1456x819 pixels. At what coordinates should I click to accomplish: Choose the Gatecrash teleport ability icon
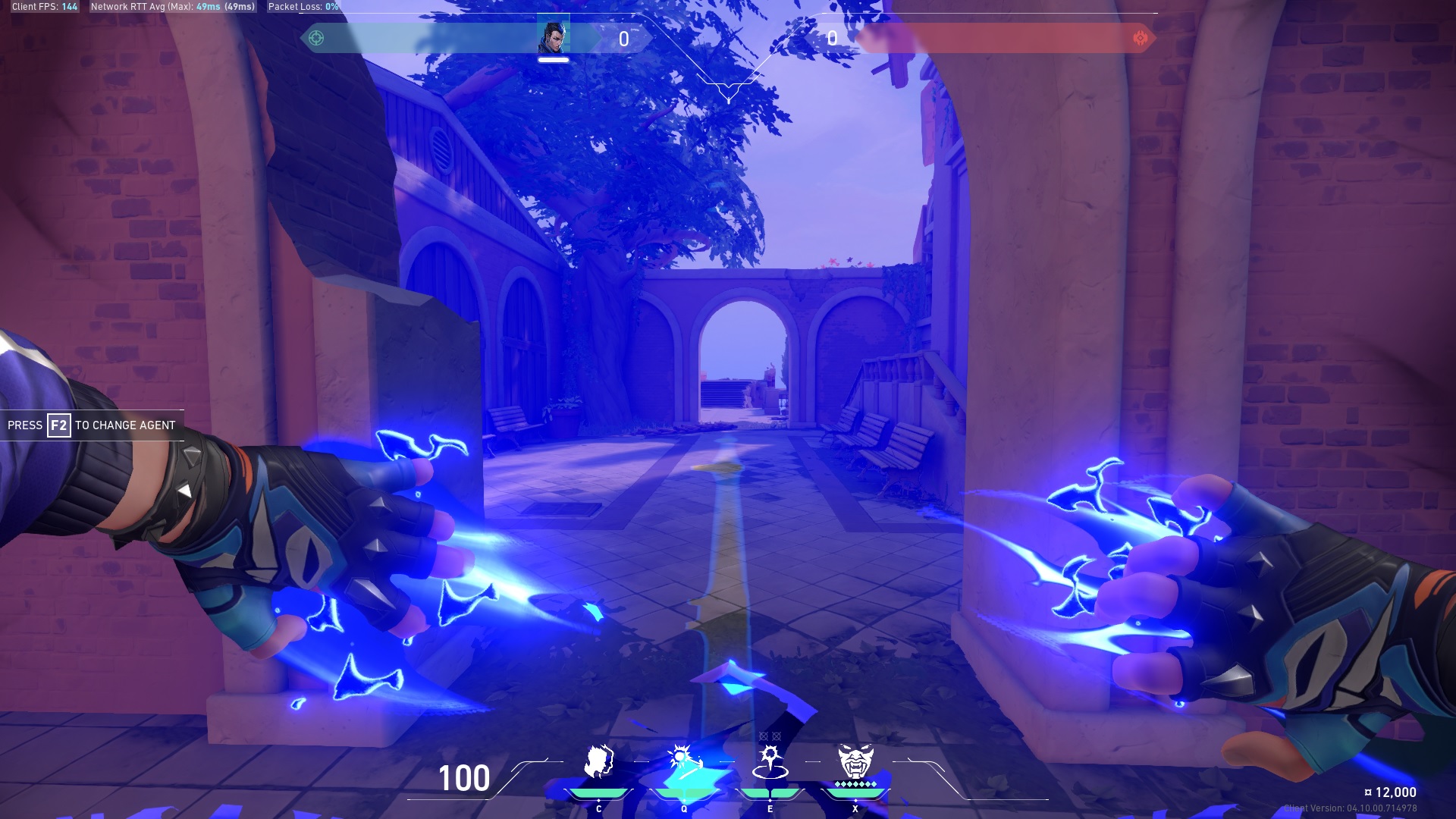click(770, 761)
